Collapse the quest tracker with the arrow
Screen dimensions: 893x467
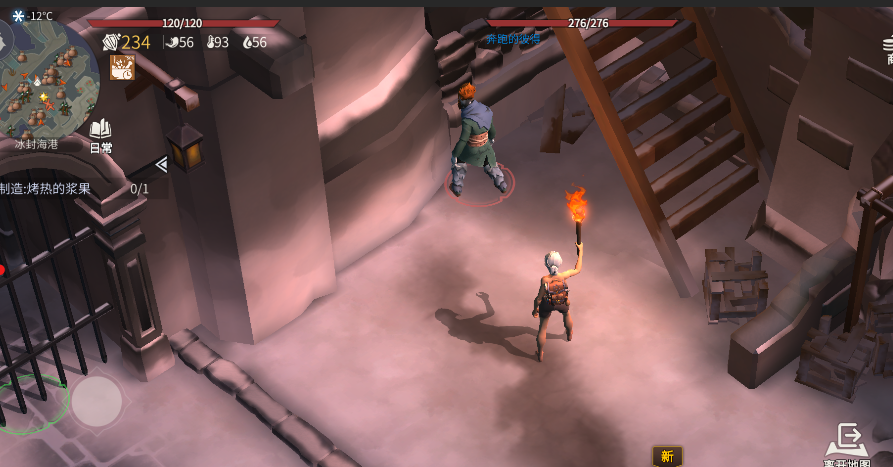pyautogui.click(x=161, y=165)
